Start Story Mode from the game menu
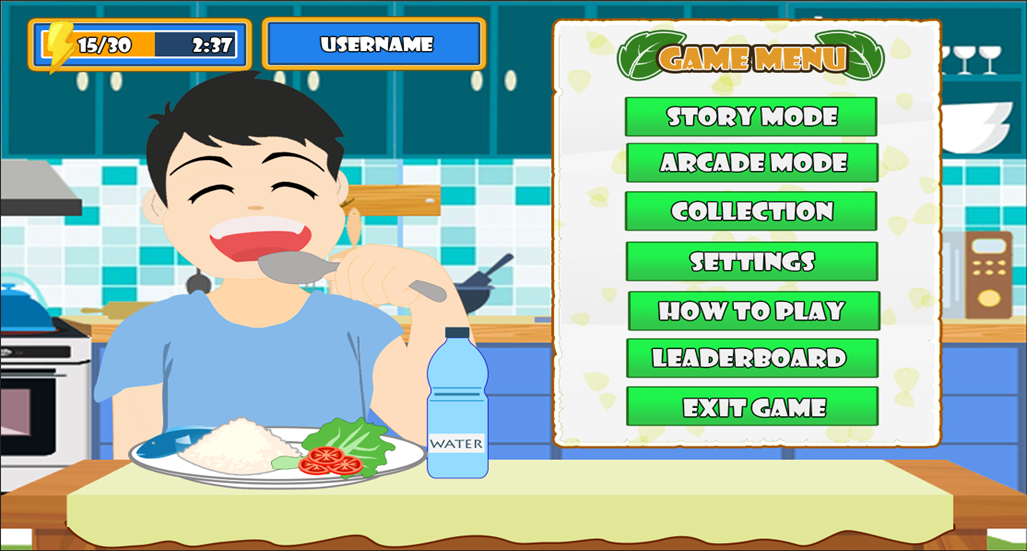 point(751,116)
